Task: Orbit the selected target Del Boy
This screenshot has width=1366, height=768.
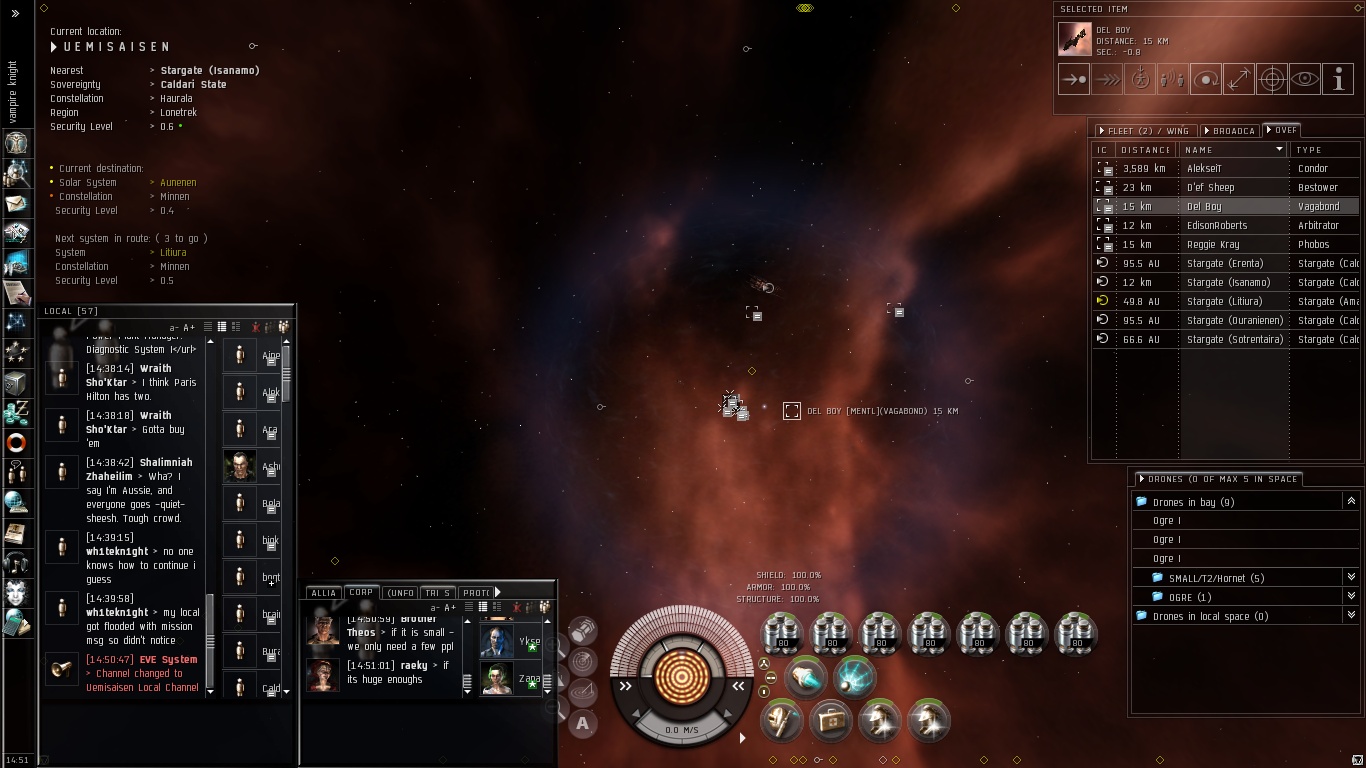Action: [1206, 80]
